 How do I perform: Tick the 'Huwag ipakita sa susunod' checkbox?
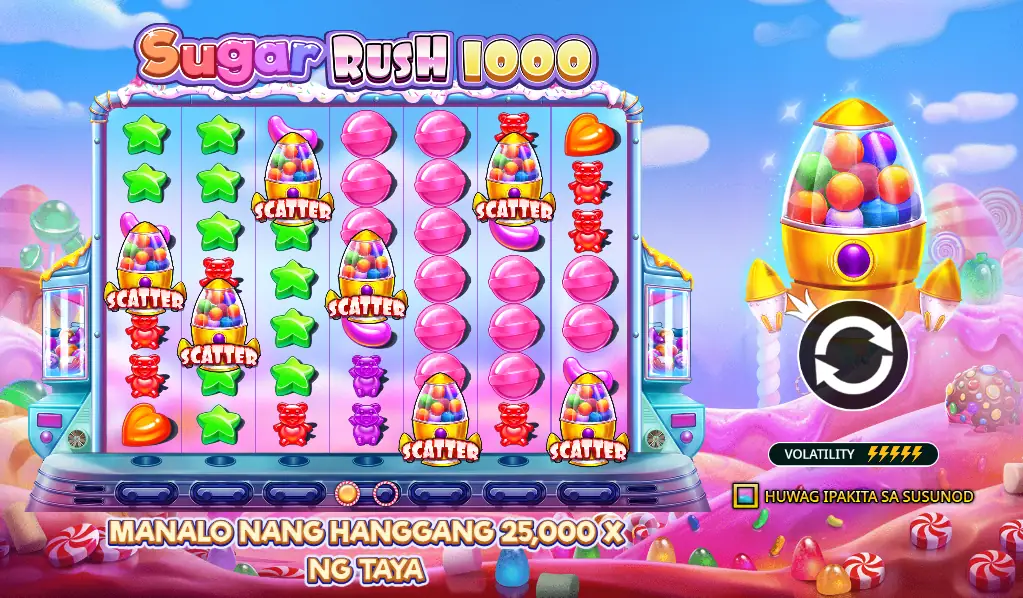tap(744, 495)
